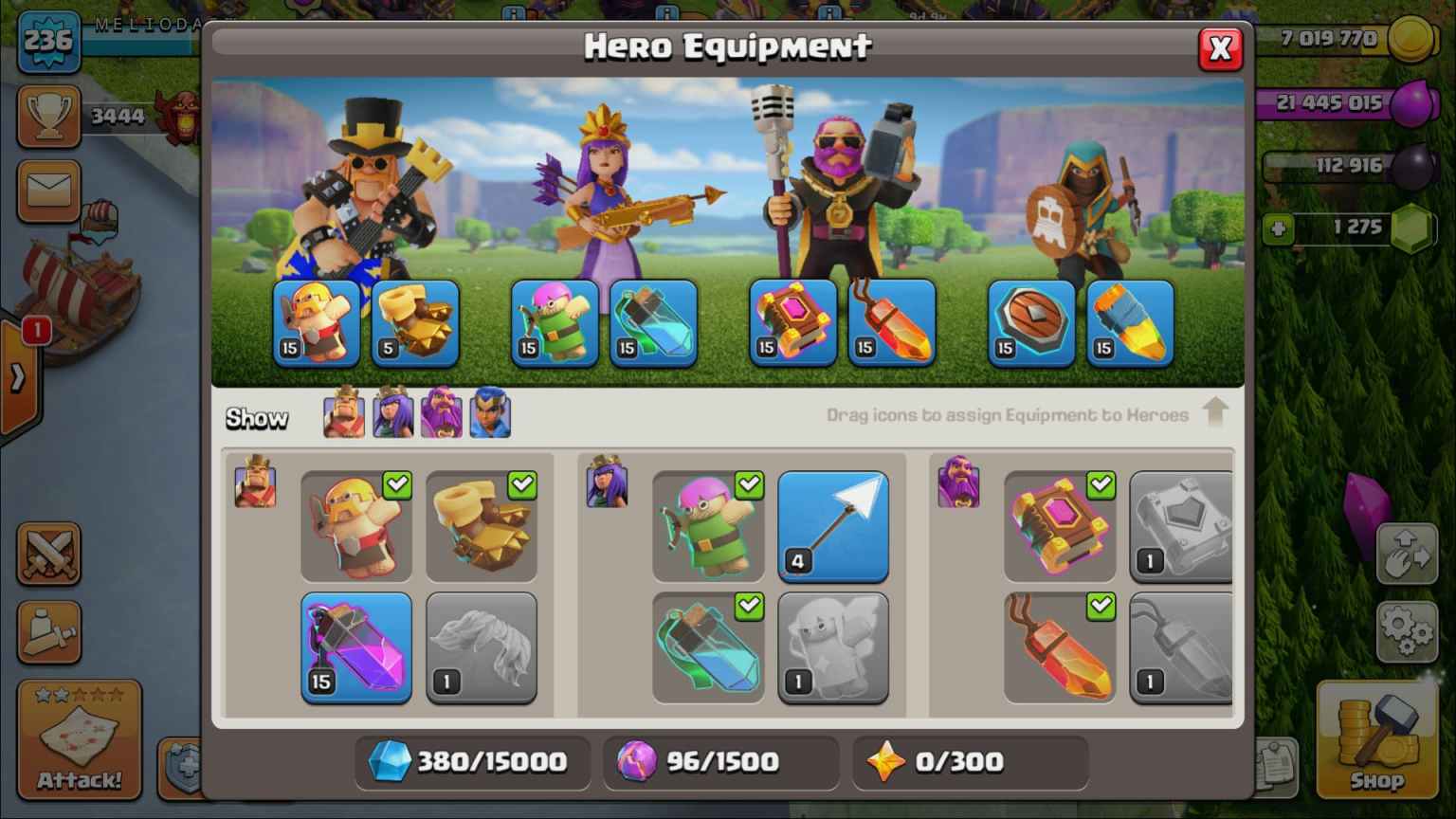Toggle the checkmark on the Archer Puppet
This screenshot has width=1456, height=819.
751,484
